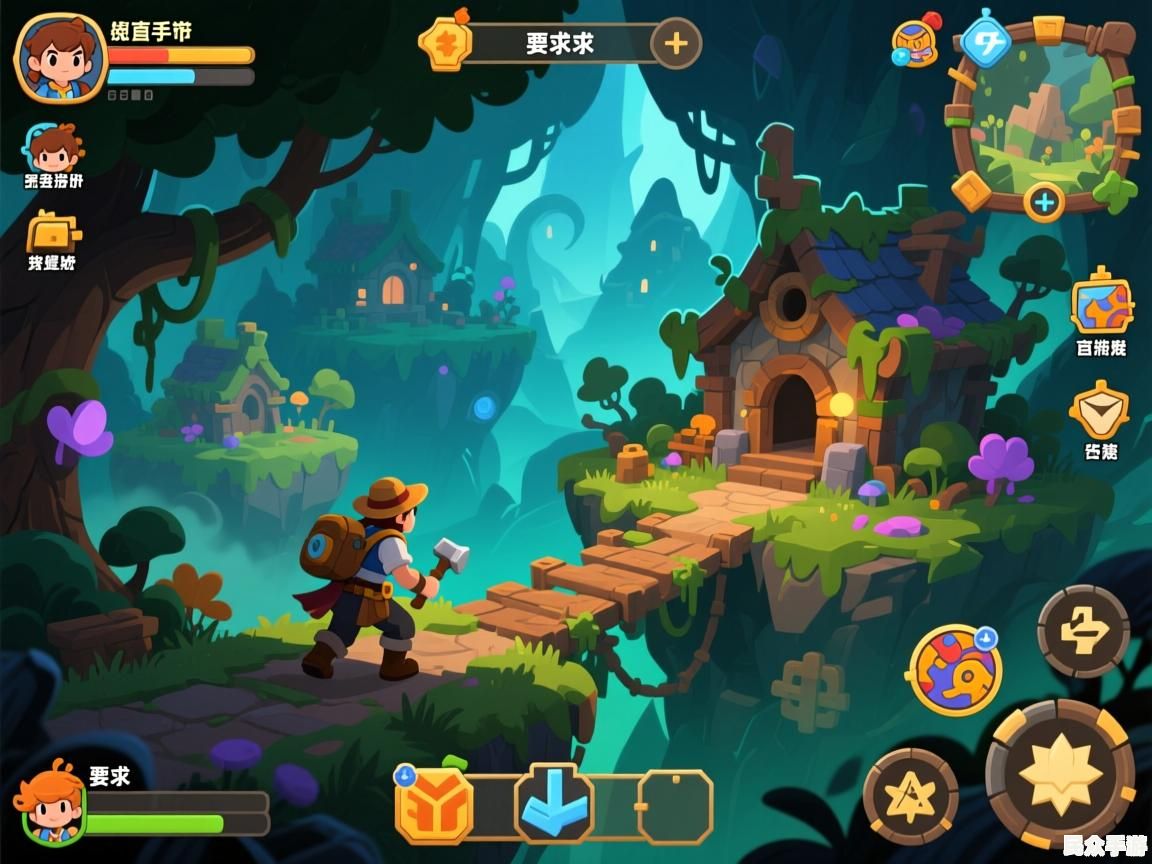Open the small mascot icon beside the minimap
Screen dimensions: 1152x864
pyautogui.click(x=915, y=43)
